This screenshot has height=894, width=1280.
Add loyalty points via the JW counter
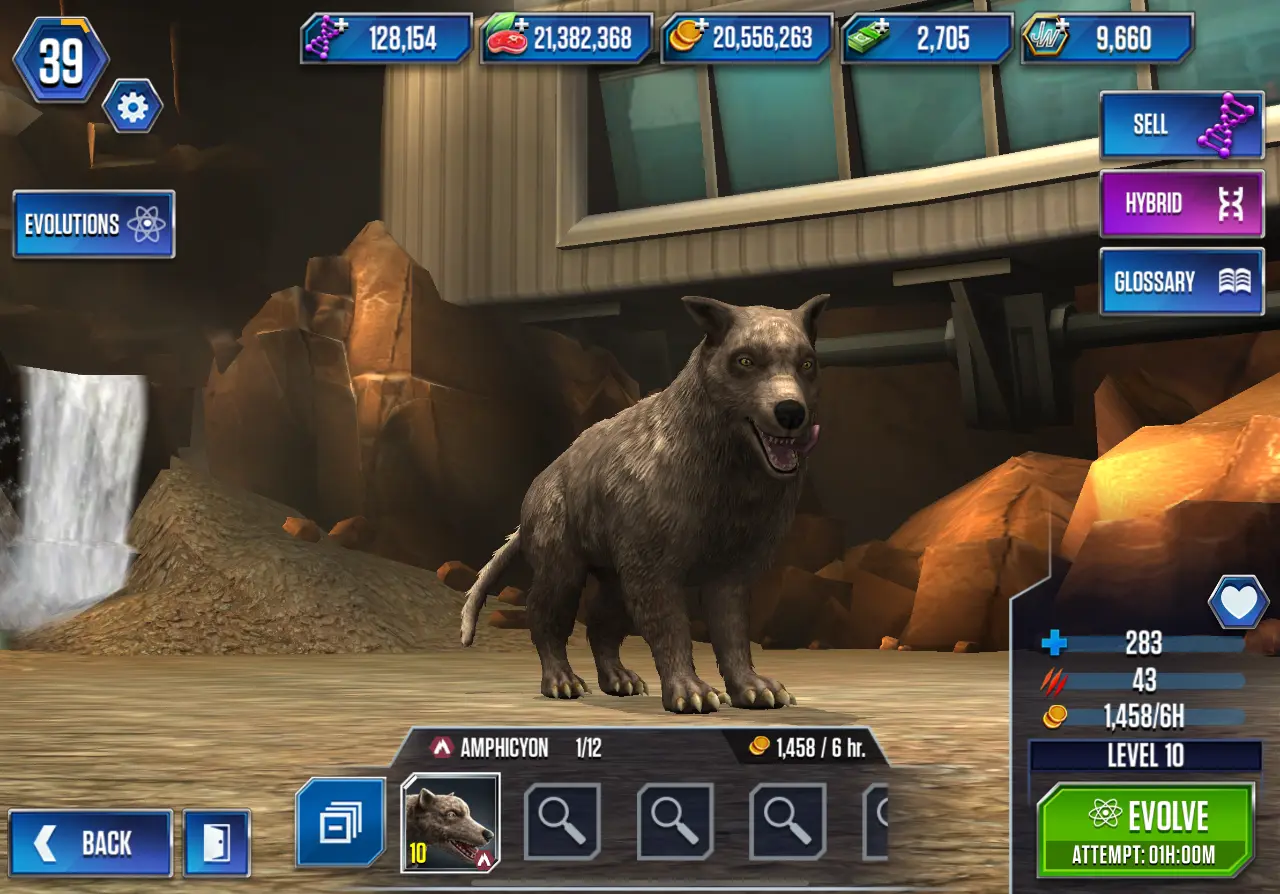(1107, 39)
